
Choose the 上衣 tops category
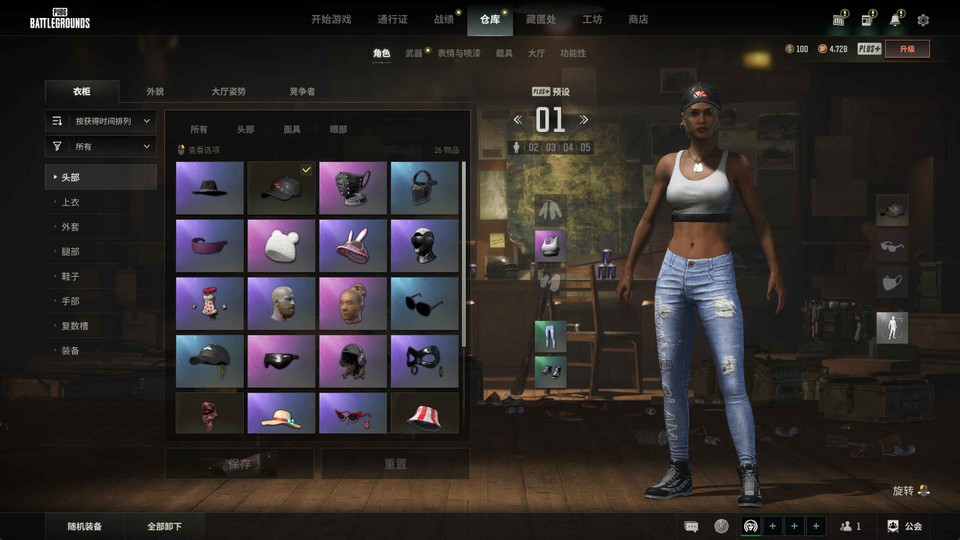pos(71,202)
